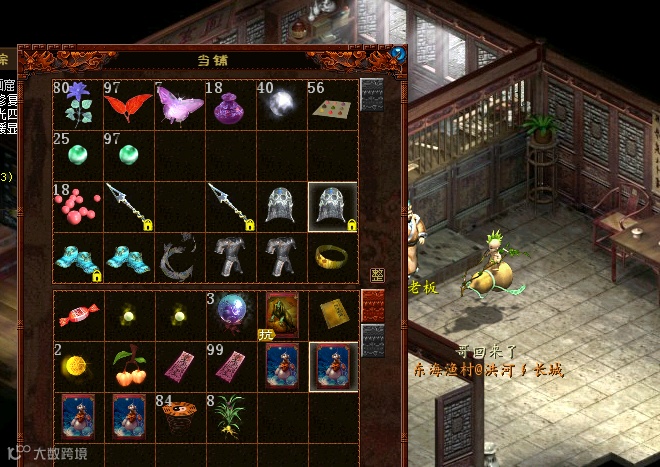Select the gold ring item
The height and width of the screenshot is (467, 660).
[x=332, y=259]
